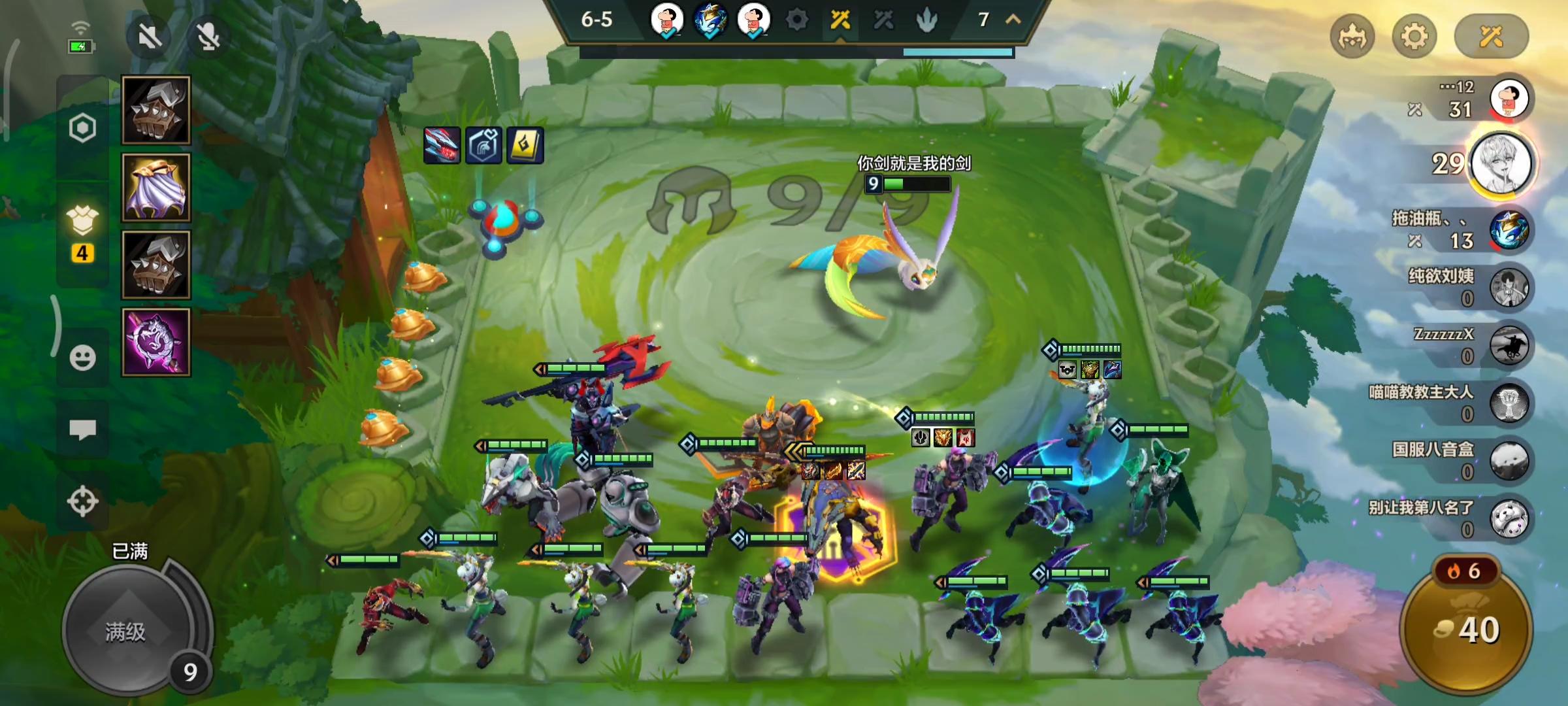Inspect the blue helmet augment icon
Image resolution: width=1568 pixels, height=706 pixels.
[484, 145]
